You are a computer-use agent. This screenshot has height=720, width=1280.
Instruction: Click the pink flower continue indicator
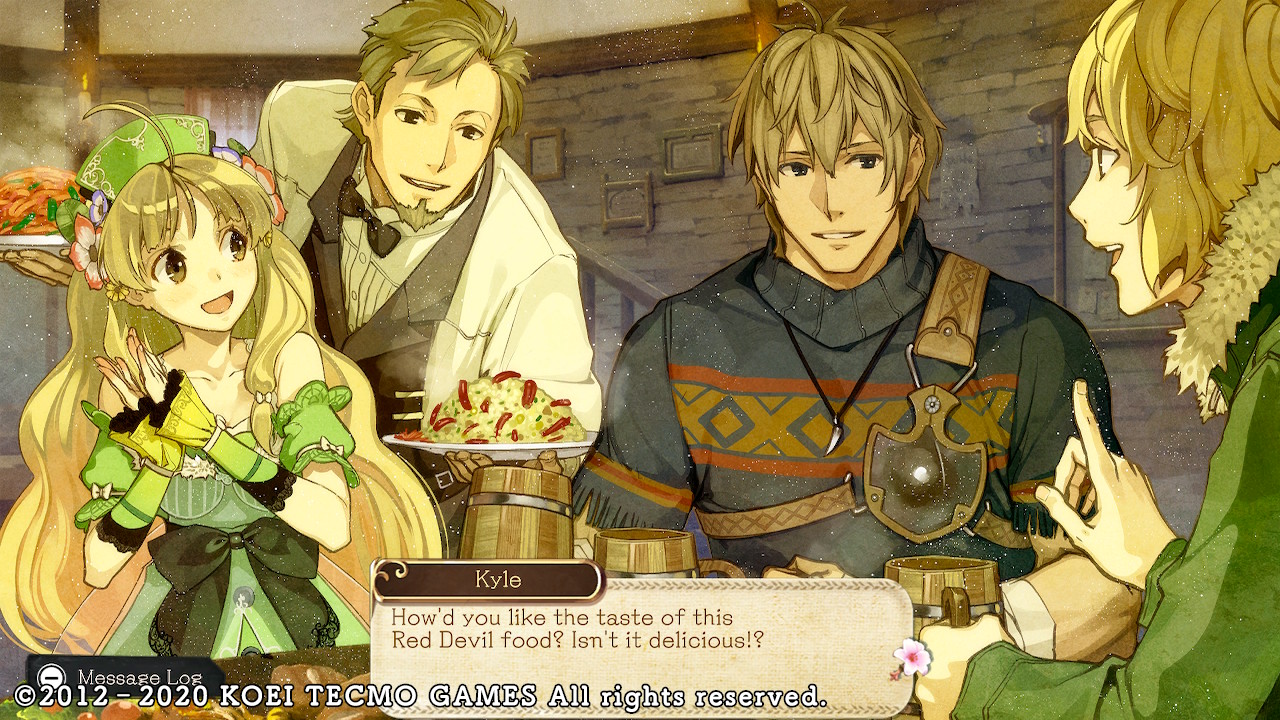(x=910, y=657)
